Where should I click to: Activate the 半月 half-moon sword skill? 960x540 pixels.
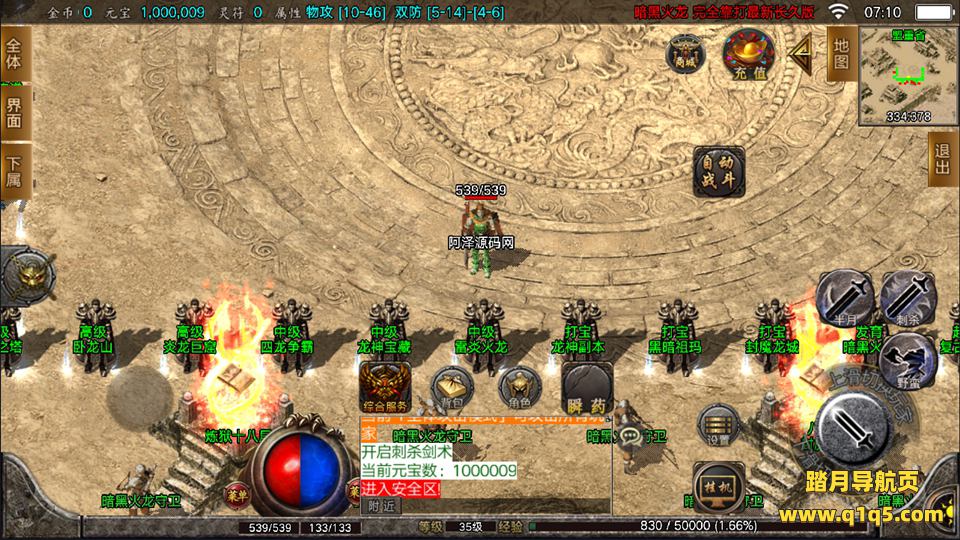pos(843,297)
